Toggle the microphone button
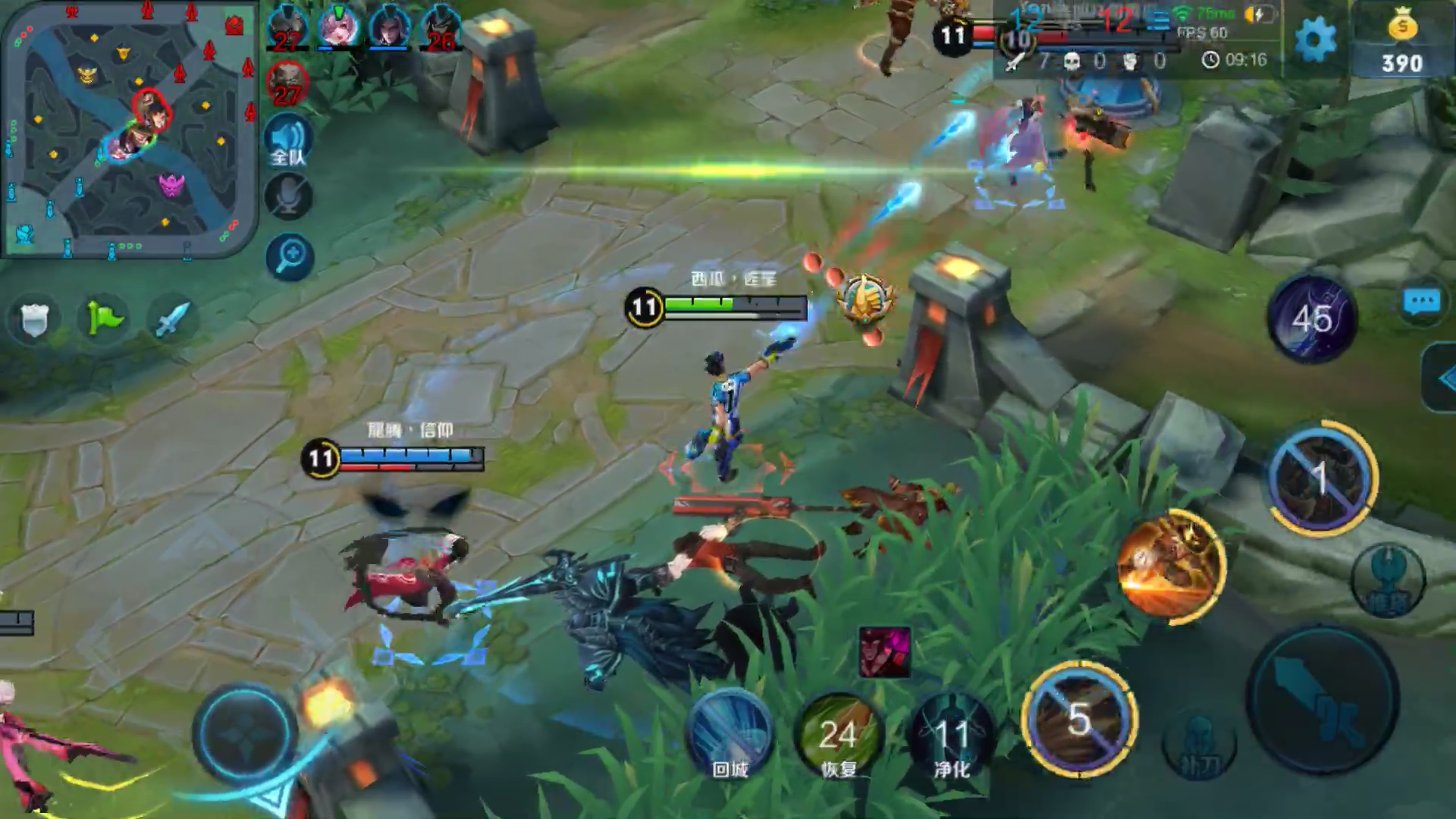This screenshot has width=1456, height=819. point(288,197)
